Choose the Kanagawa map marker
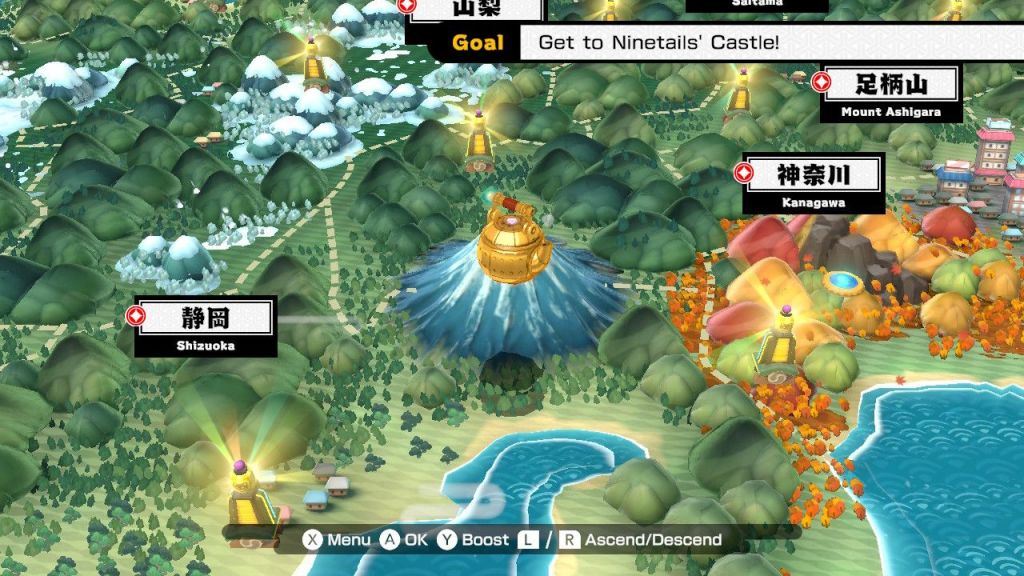 tap(812, 183)
